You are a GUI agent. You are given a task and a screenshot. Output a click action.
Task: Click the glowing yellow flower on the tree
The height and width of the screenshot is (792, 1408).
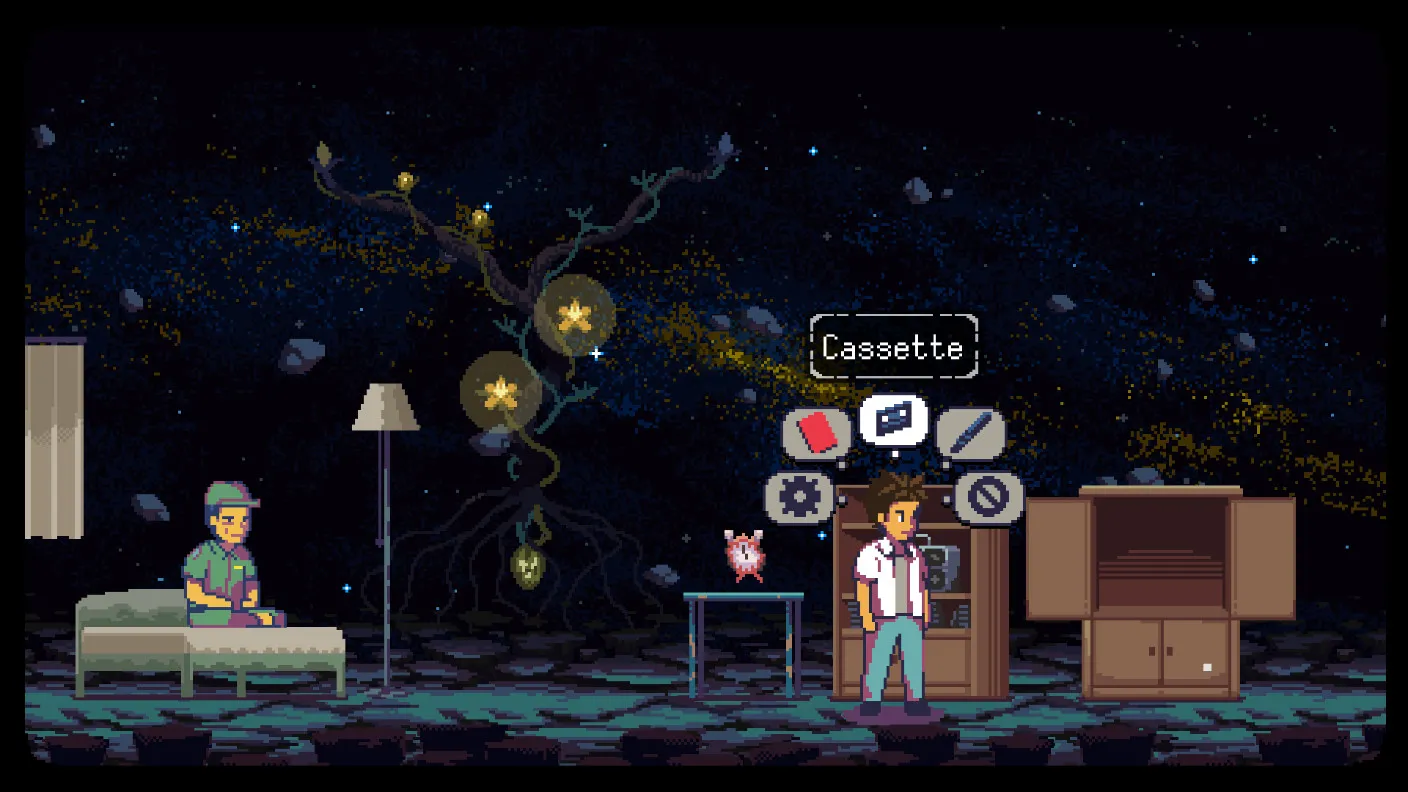click(575, 315)
